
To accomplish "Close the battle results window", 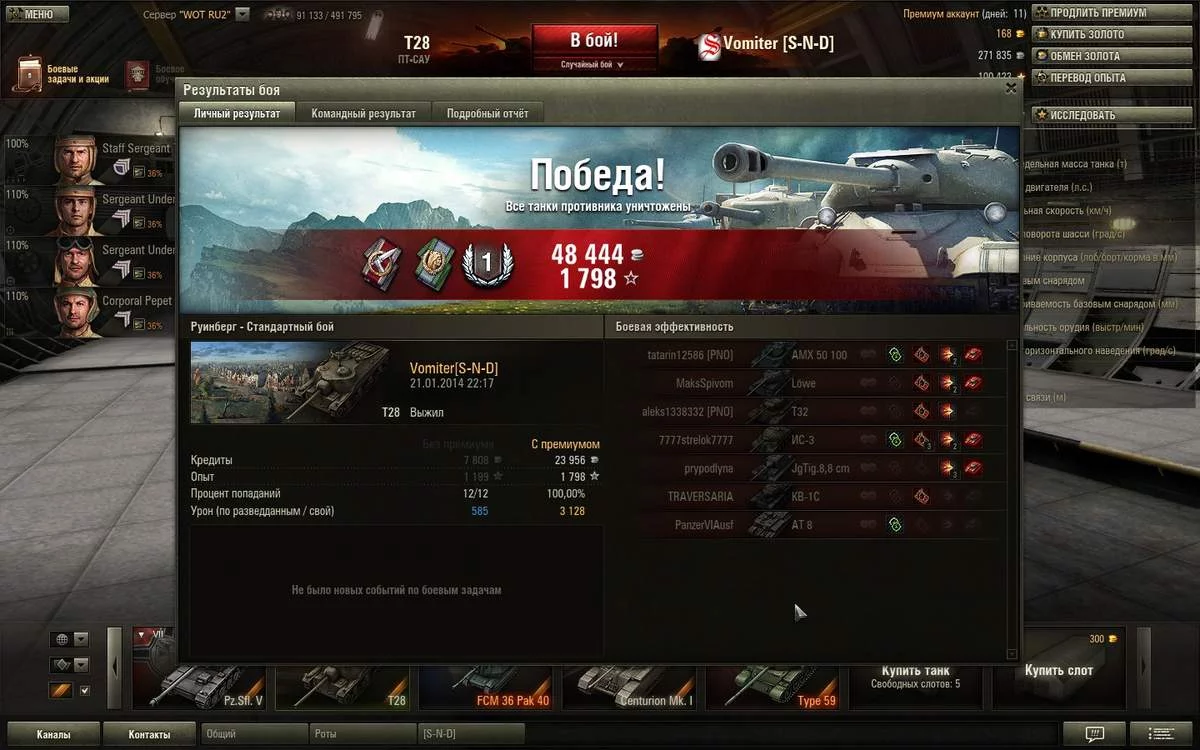I will coord(1011,88).
